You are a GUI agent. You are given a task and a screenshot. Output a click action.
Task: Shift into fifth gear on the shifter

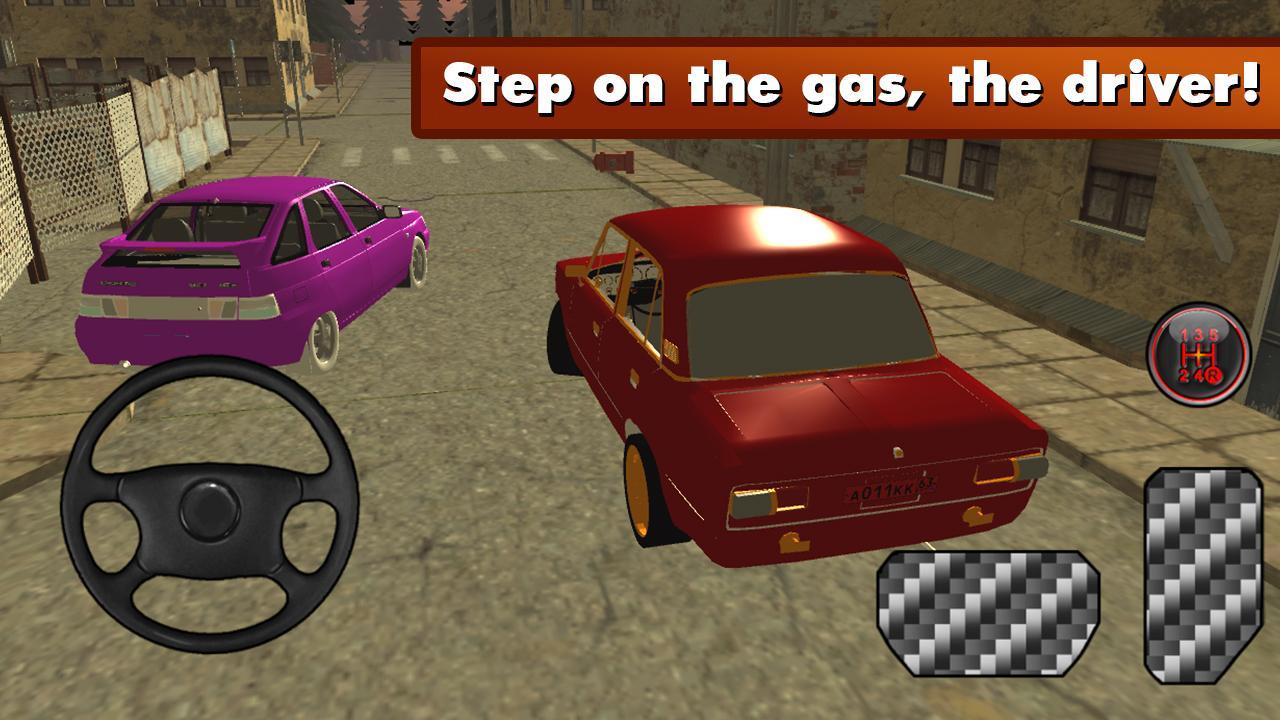coord(1214,333)
